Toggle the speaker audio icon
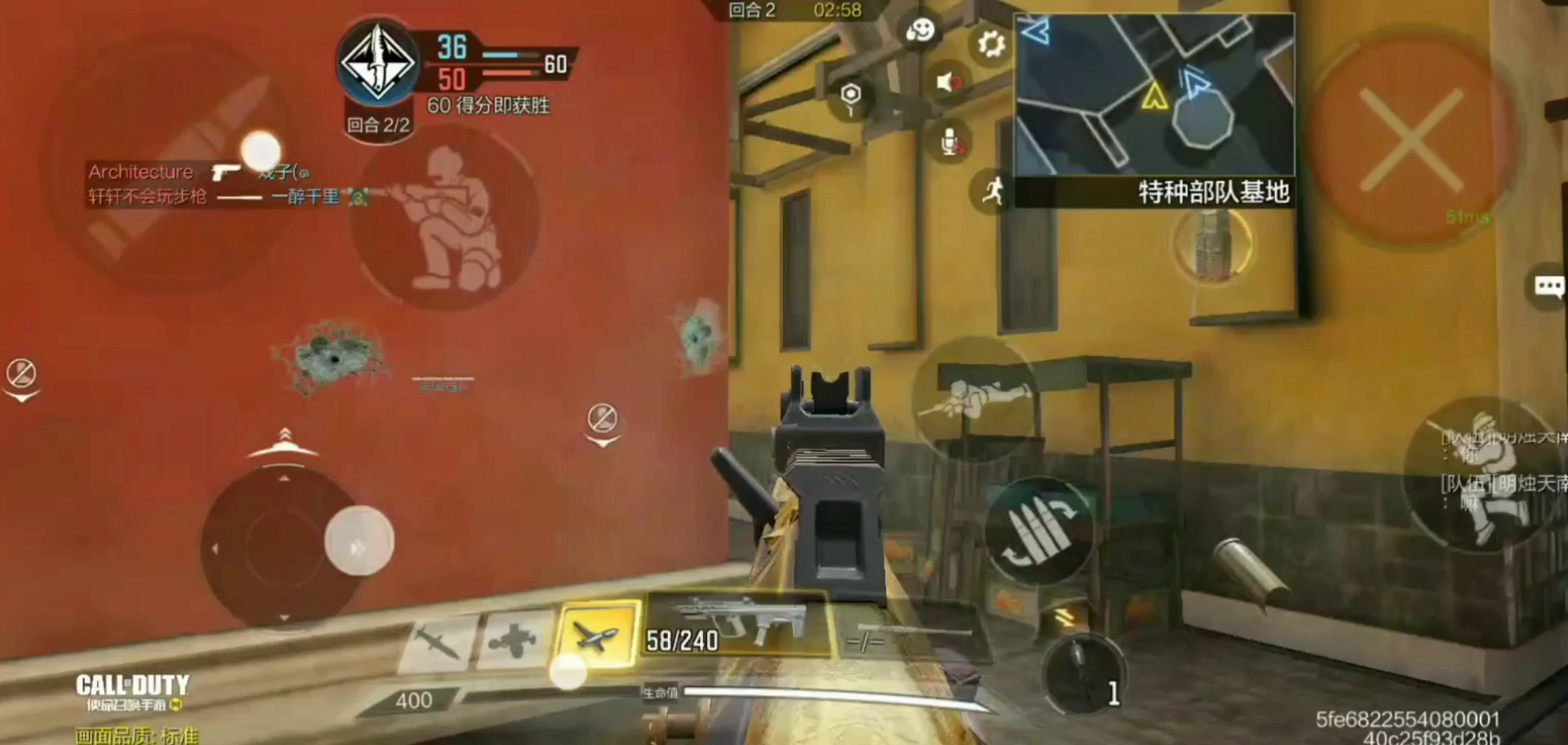Viewport: 1568px width, 745px height. tap(947, 82)
